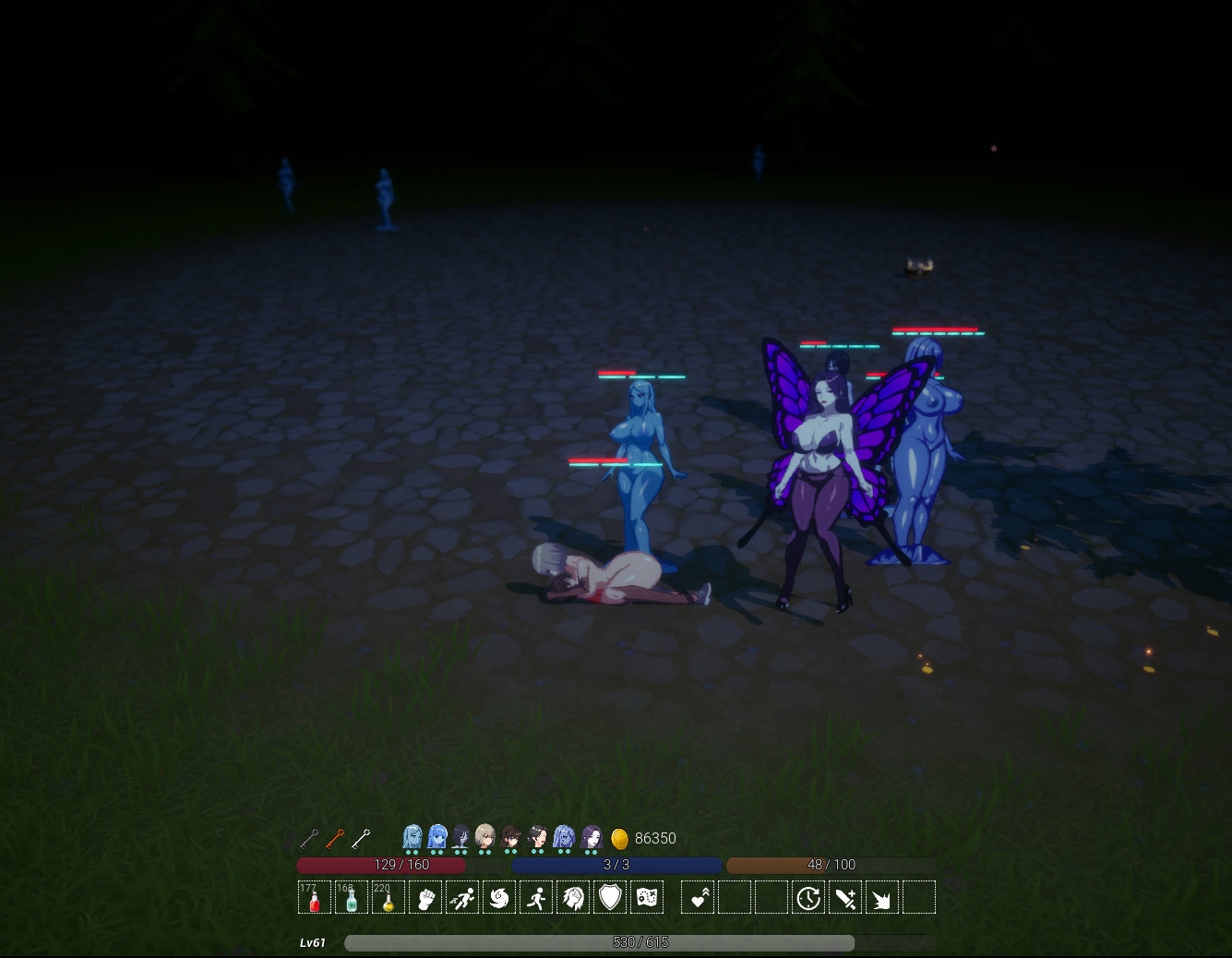Activate the shield defense skill
The width and height of the screenshot is (1232, 958).
[610, 898]
